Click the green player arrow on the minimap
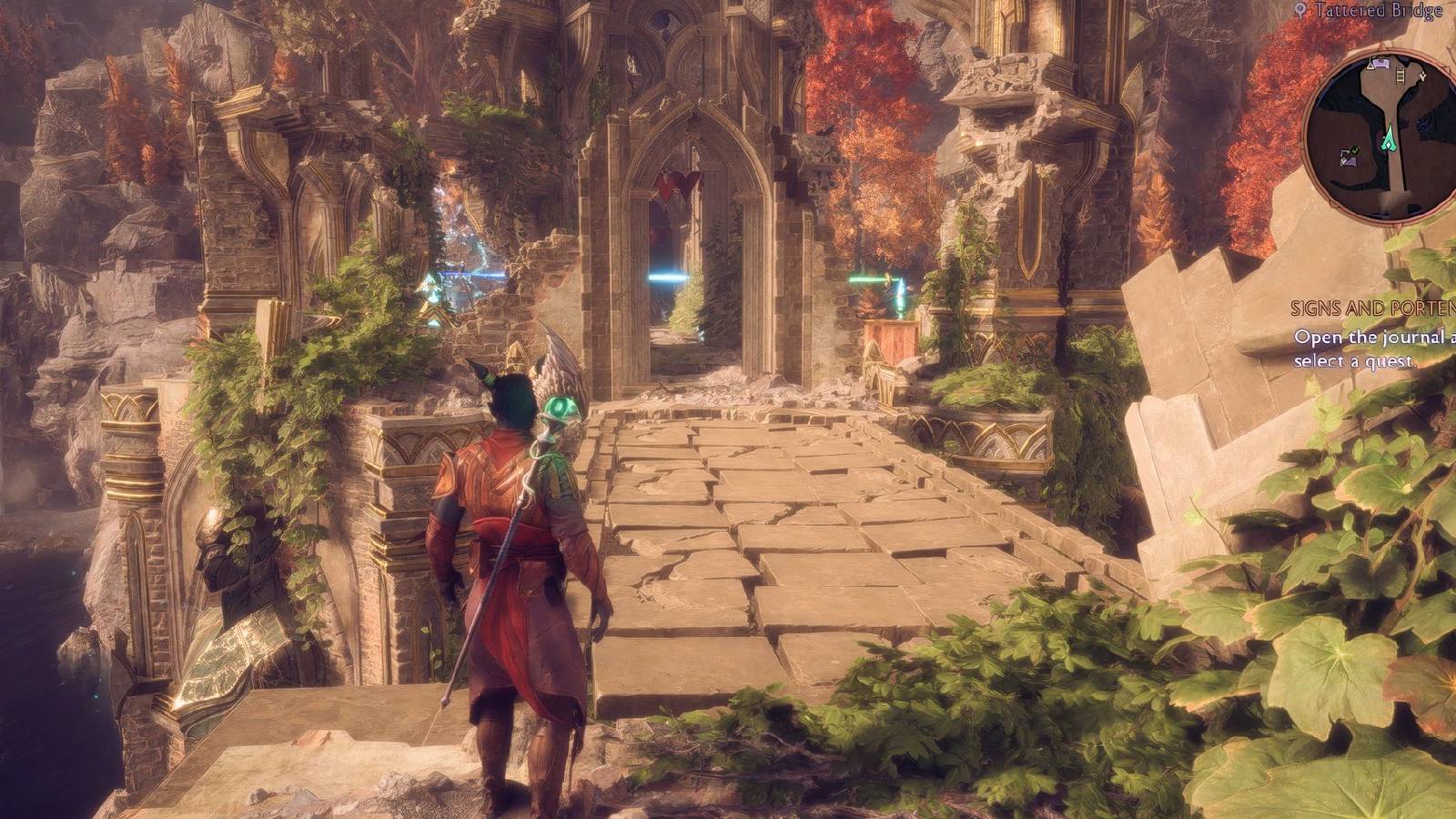Viewport: 1456px width, 819px height. coord(1390,138)
